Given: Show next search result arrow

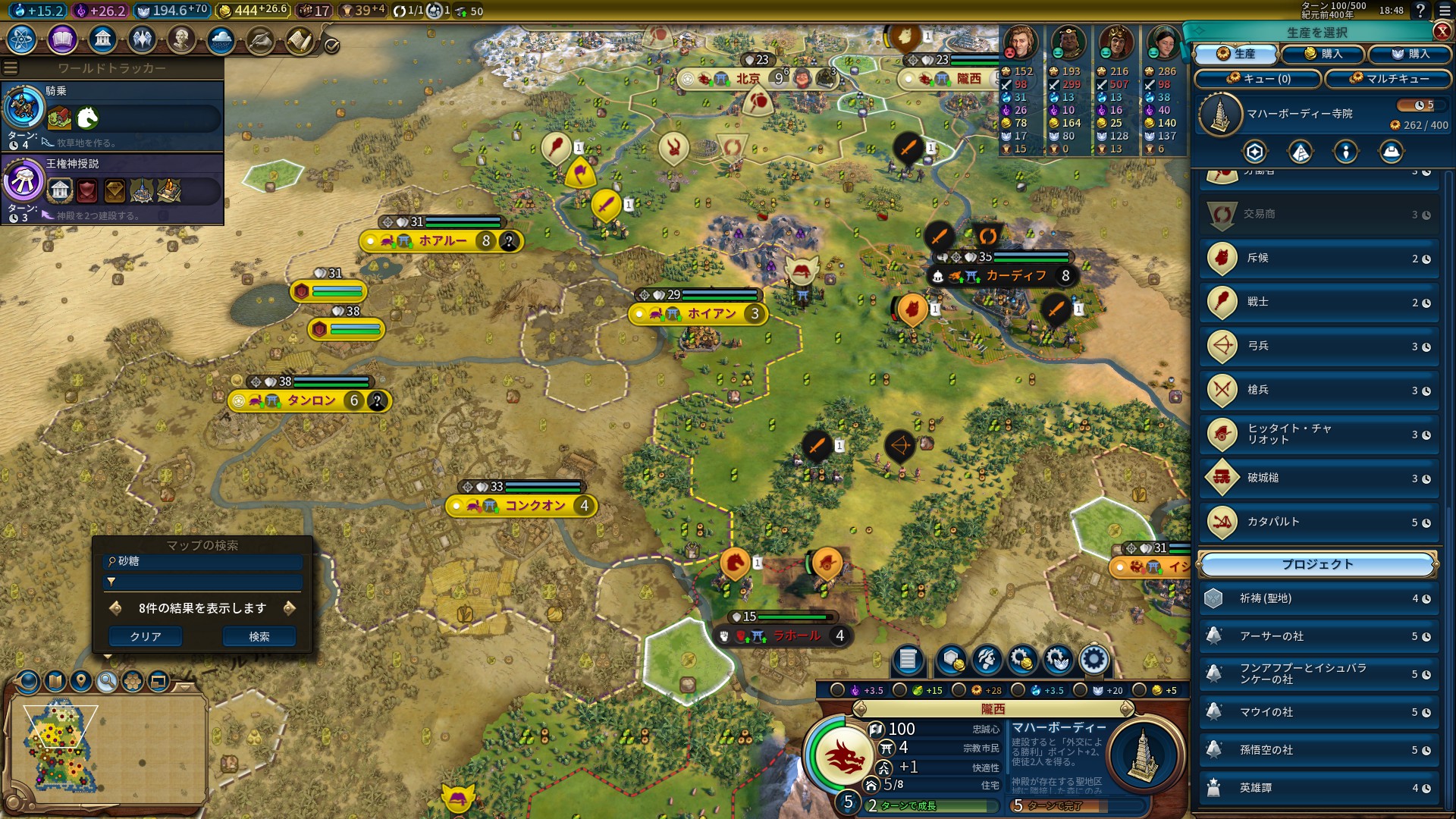Looking at the screenshot, I should [289, 608].
